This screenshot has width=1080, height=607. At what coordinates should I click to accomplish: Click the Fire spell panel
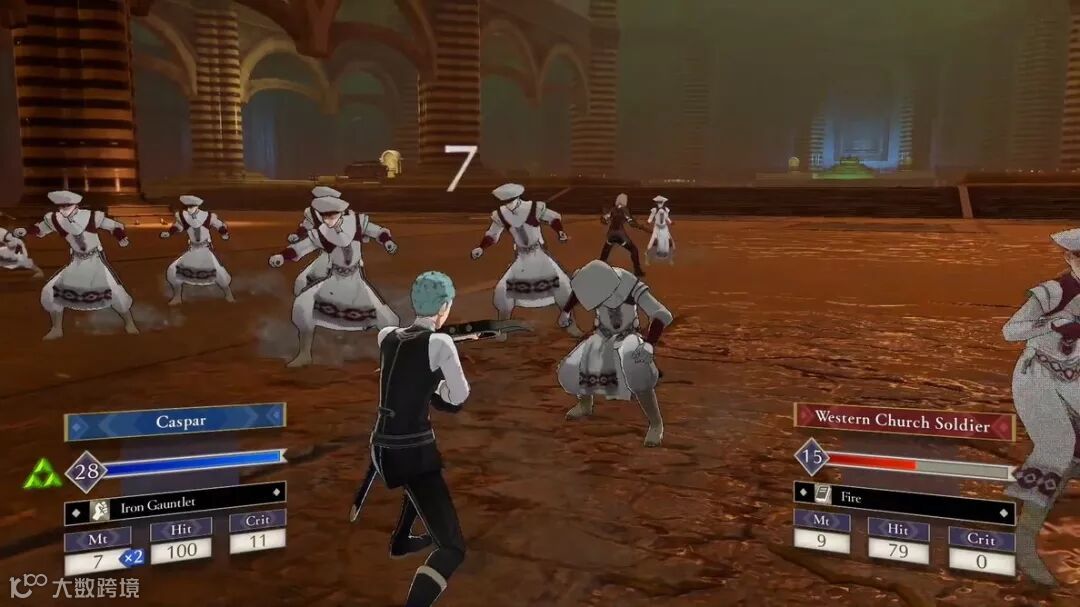[x=903, y=494]
